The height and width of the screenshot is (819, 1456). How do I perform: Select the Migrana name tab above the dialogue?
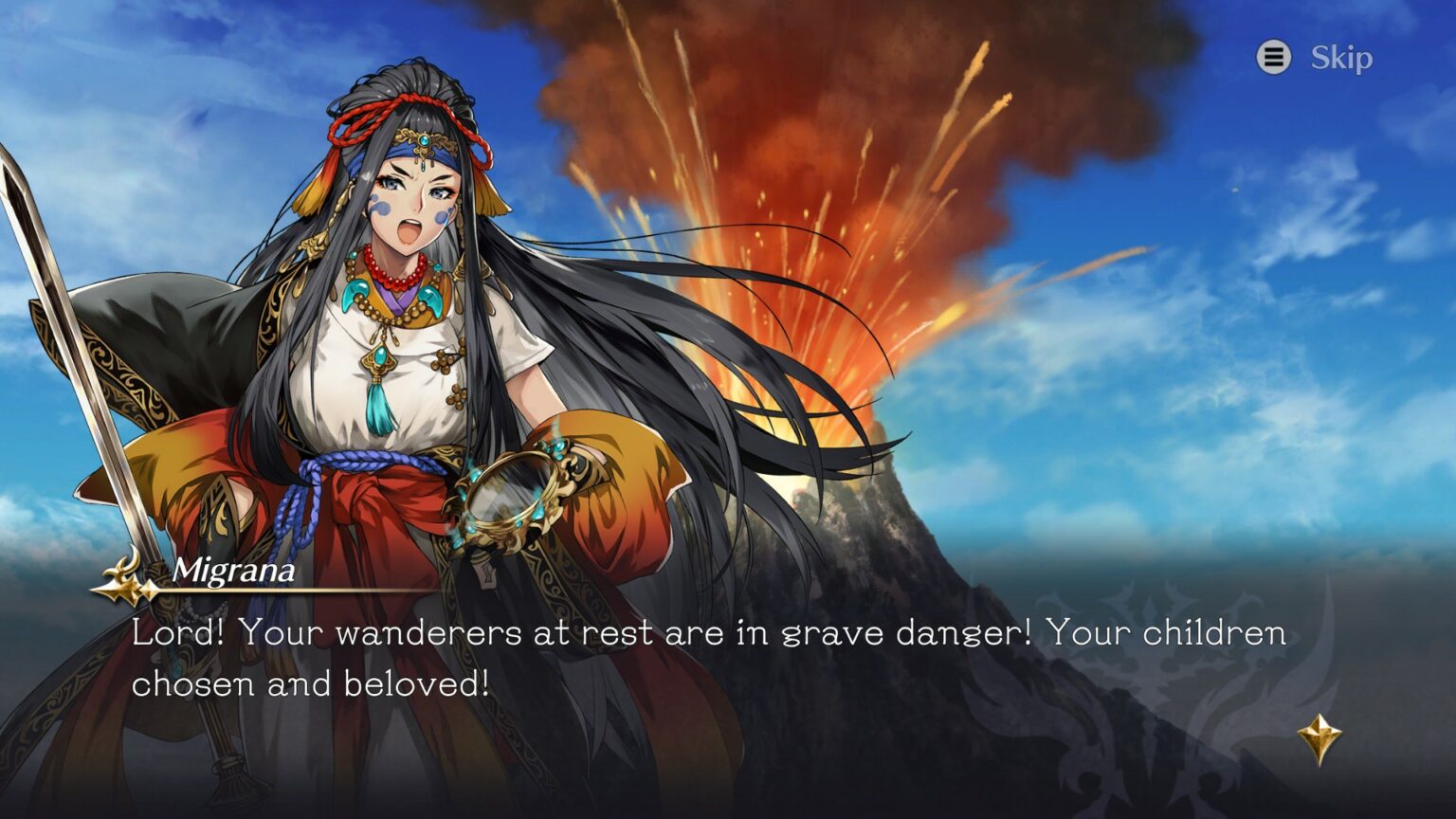point(232,571)
